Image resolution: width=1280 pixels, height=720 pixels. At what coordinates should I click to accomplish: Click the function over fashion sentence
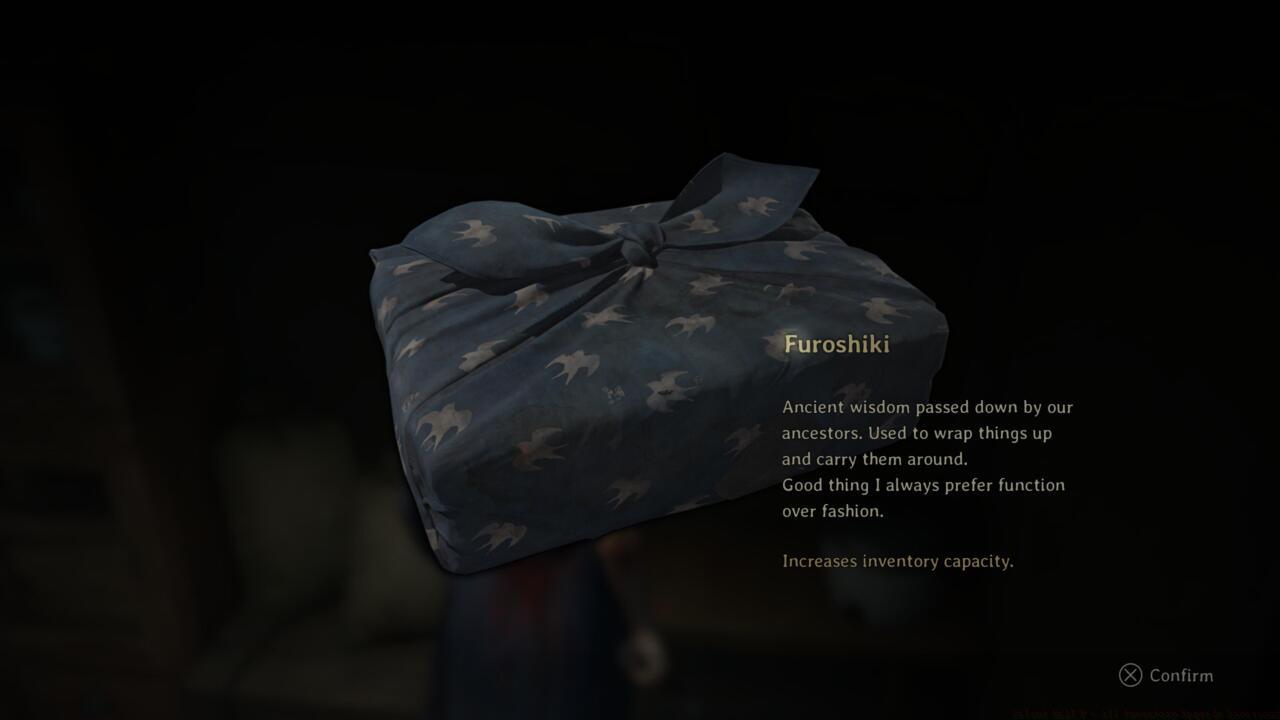(x=923, y=485)
